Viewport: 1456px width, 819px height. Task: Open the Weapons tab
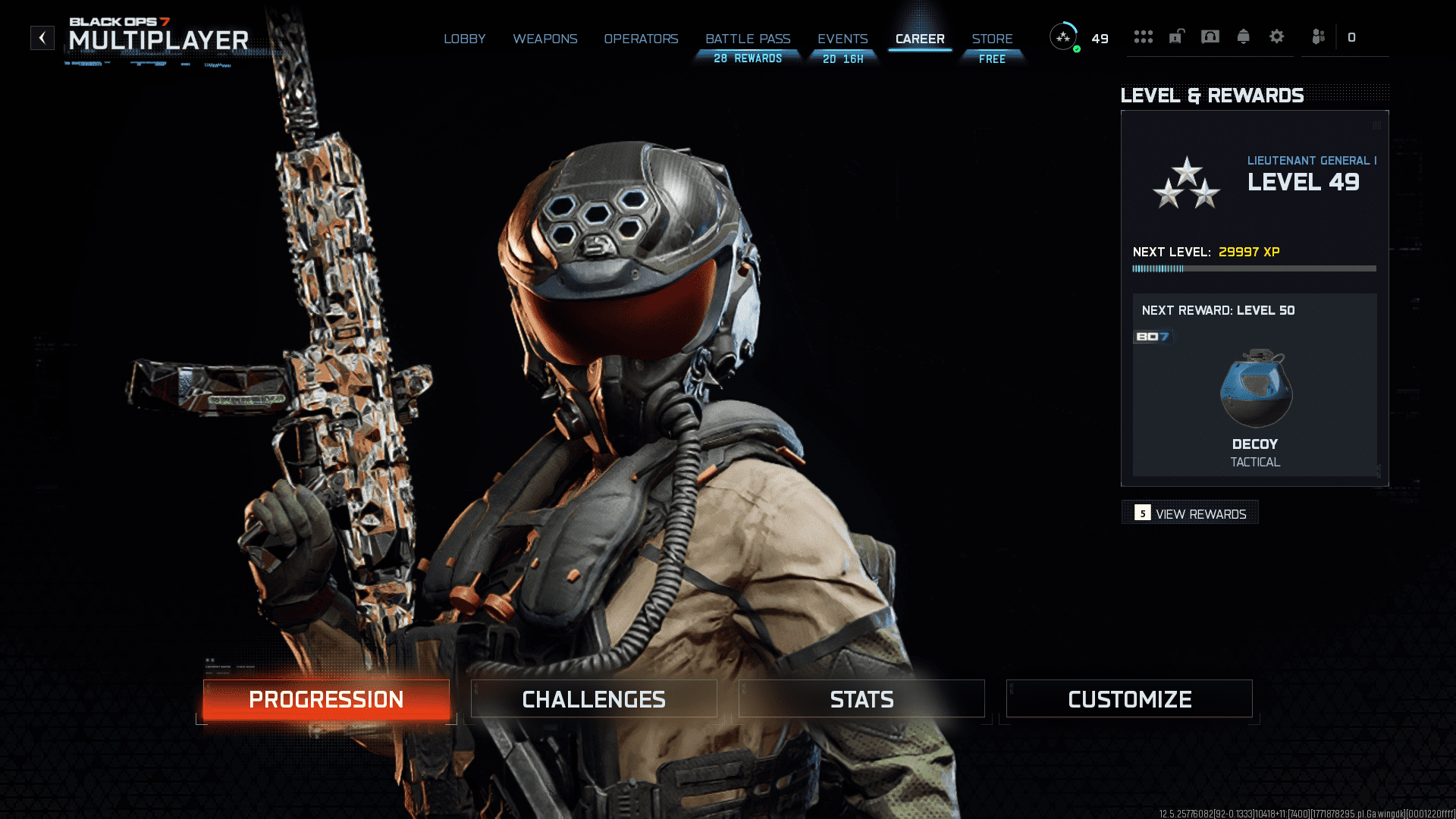[x=544, y=39]
